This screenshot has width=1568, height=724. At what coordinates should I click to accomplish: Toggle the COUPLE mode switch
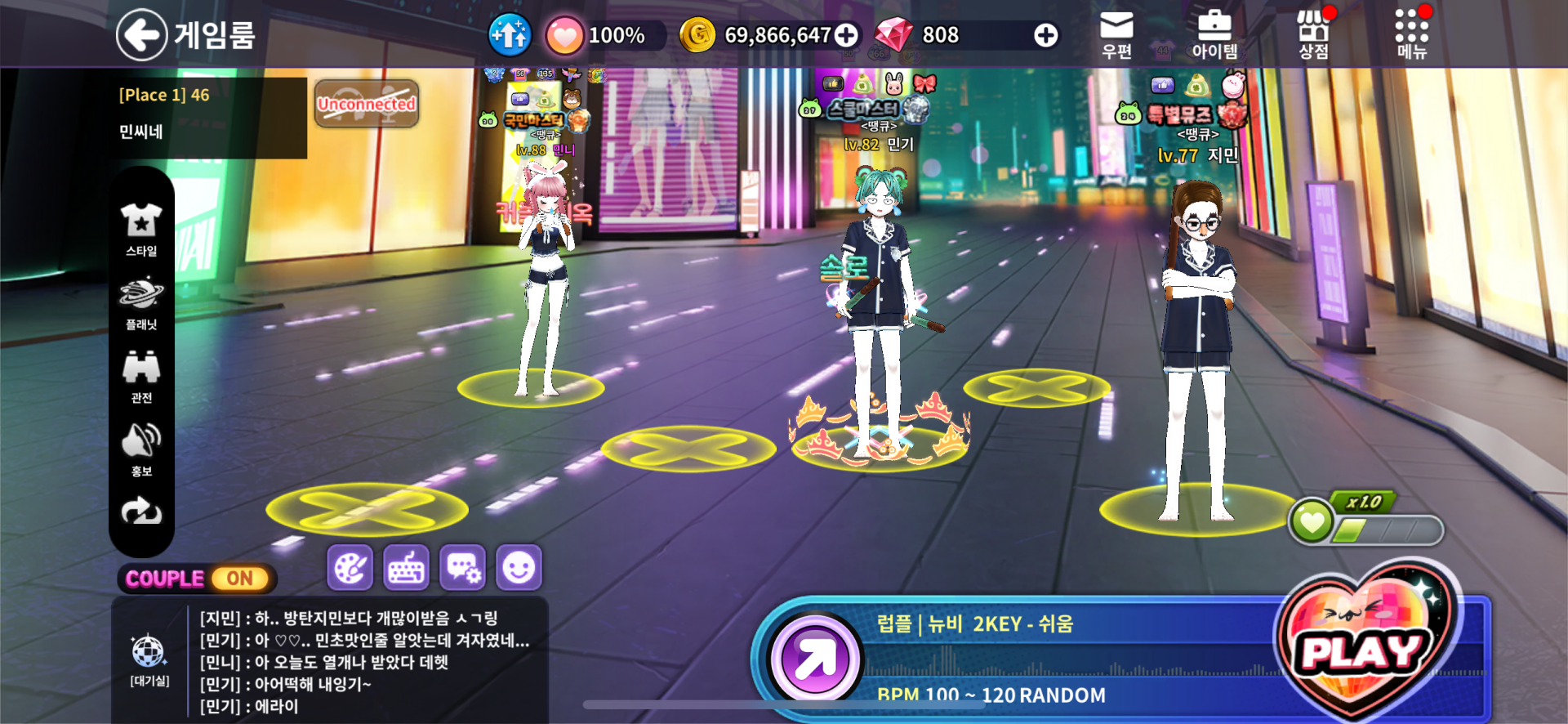(239, 579)
